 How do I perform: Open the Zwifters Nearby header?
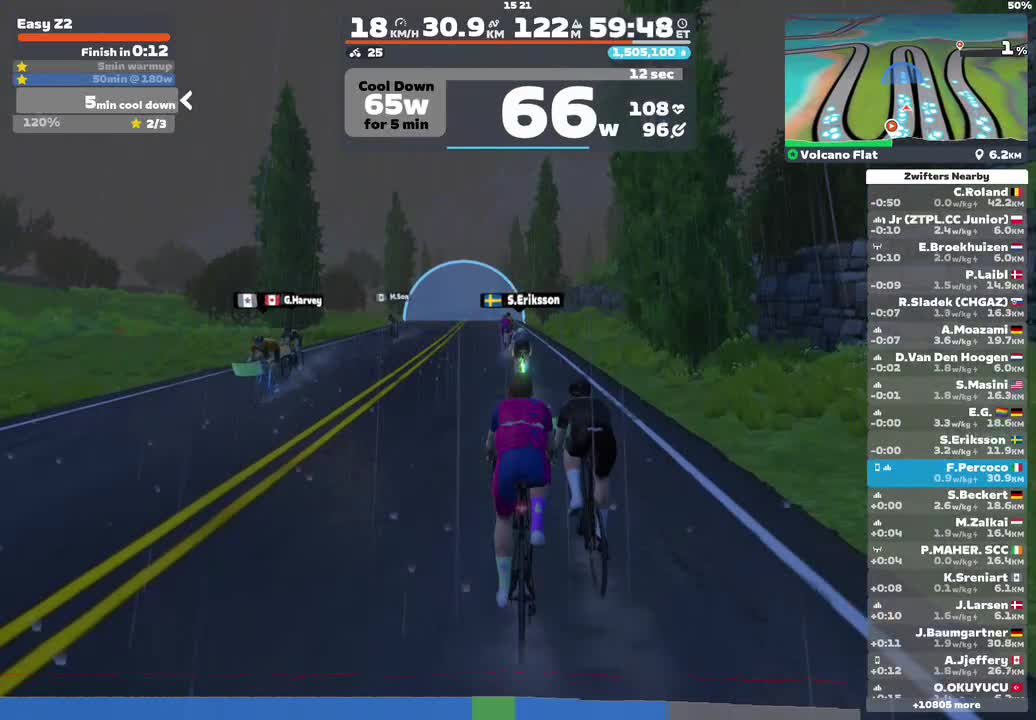point(946,177)
